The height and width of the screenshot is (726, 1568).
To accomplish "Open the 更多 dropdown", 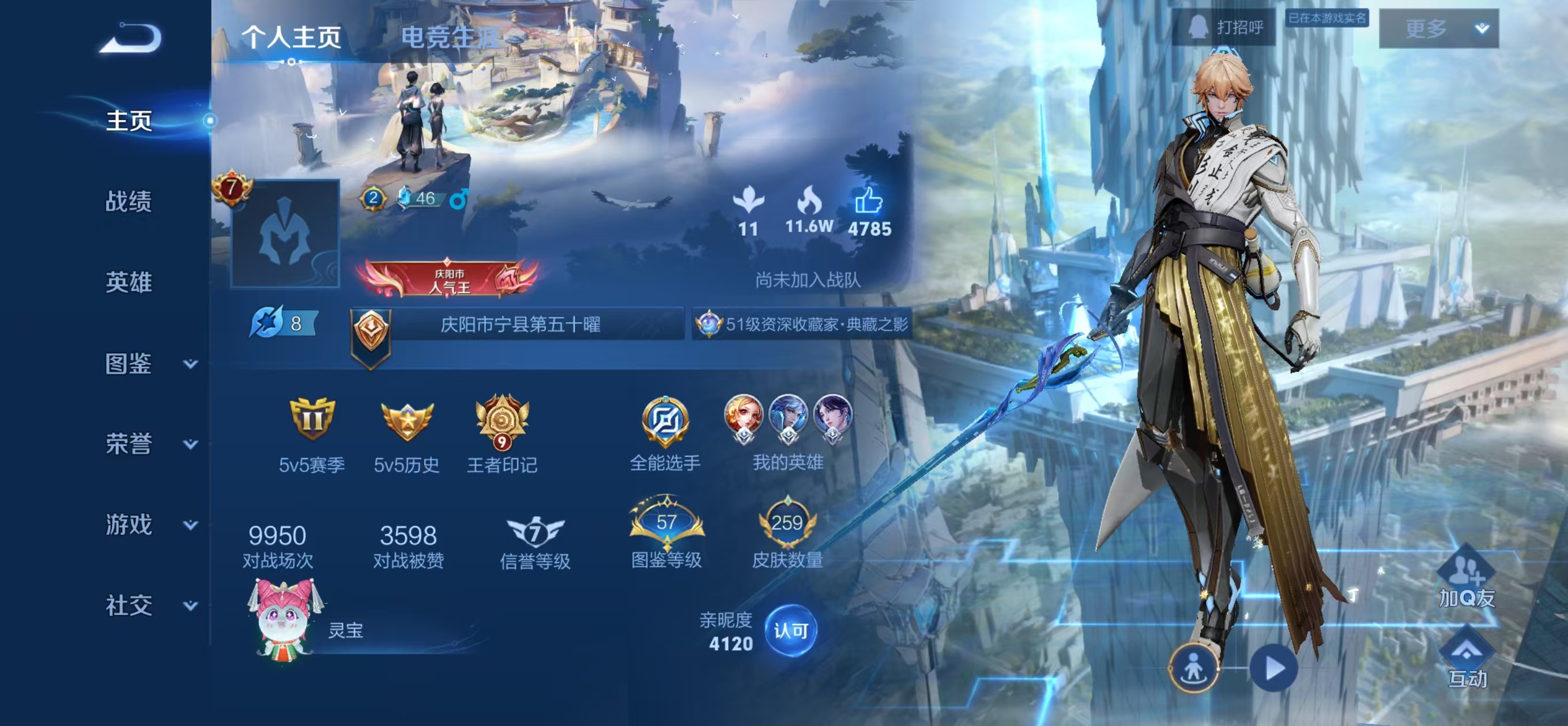I will pos(1438,29).
